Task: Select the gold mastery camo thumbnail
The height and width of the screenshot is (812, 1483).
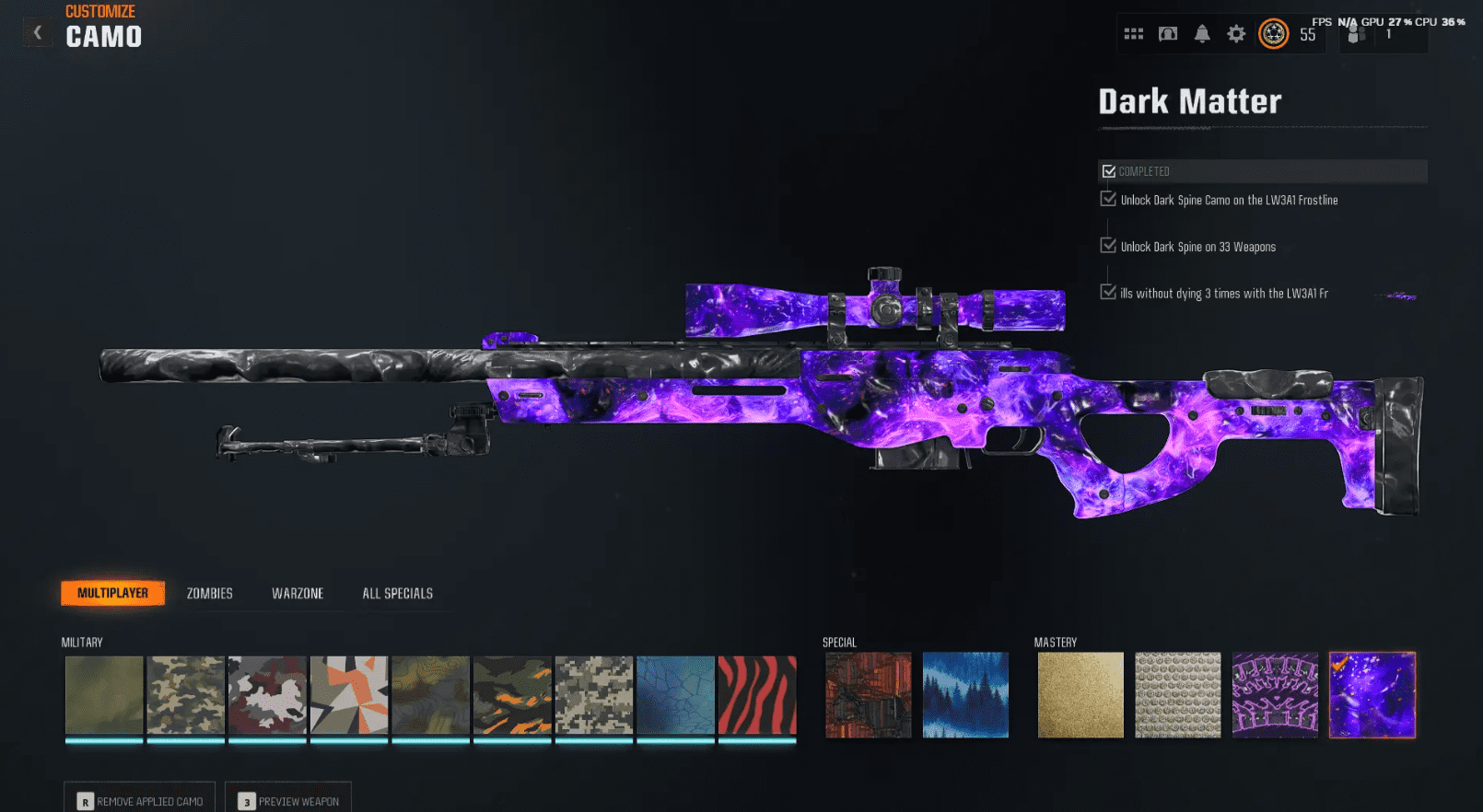Action: pos(1080,694)
